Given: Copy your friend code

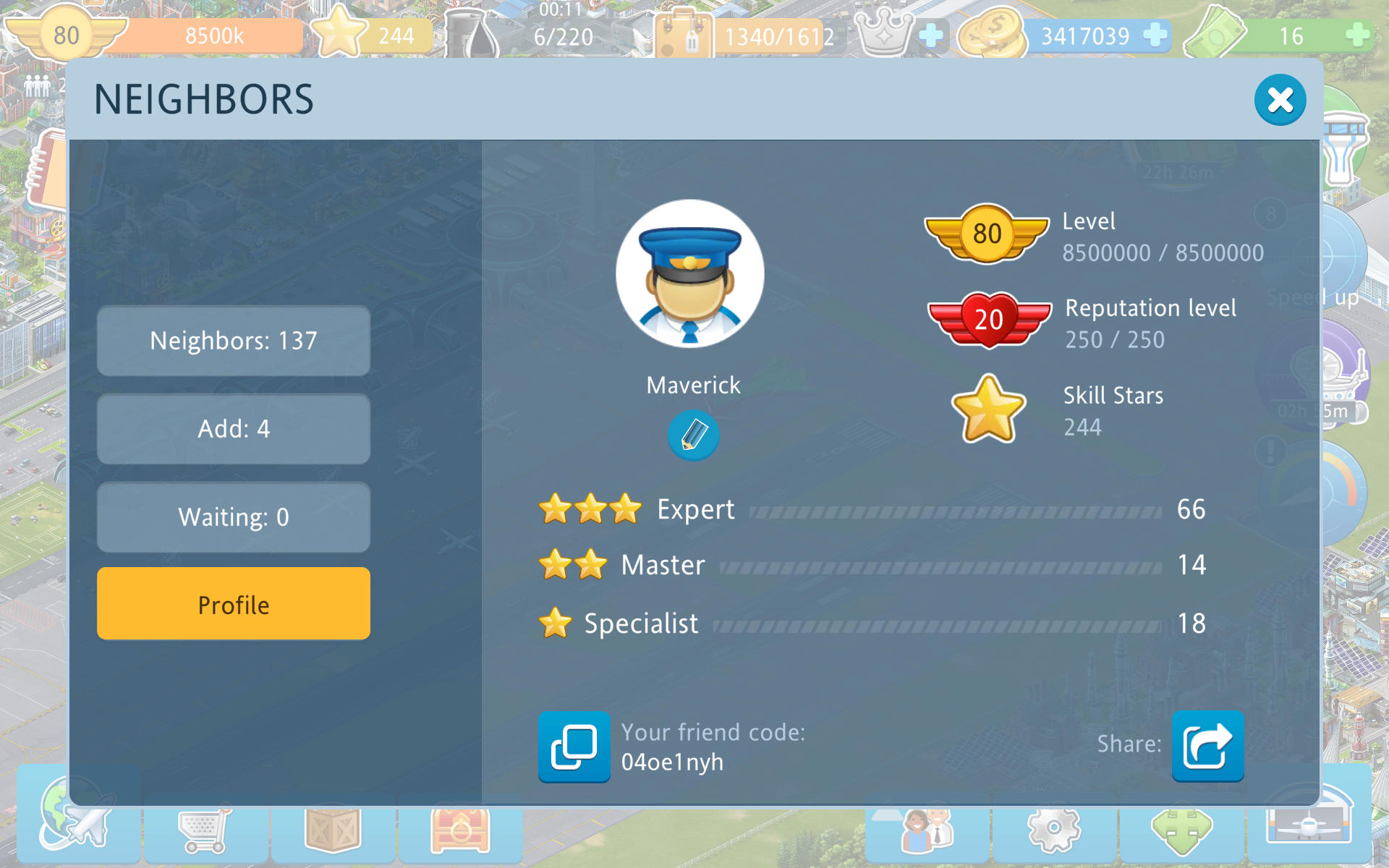Looking at the screenshot, I should [x=574, y=746].
